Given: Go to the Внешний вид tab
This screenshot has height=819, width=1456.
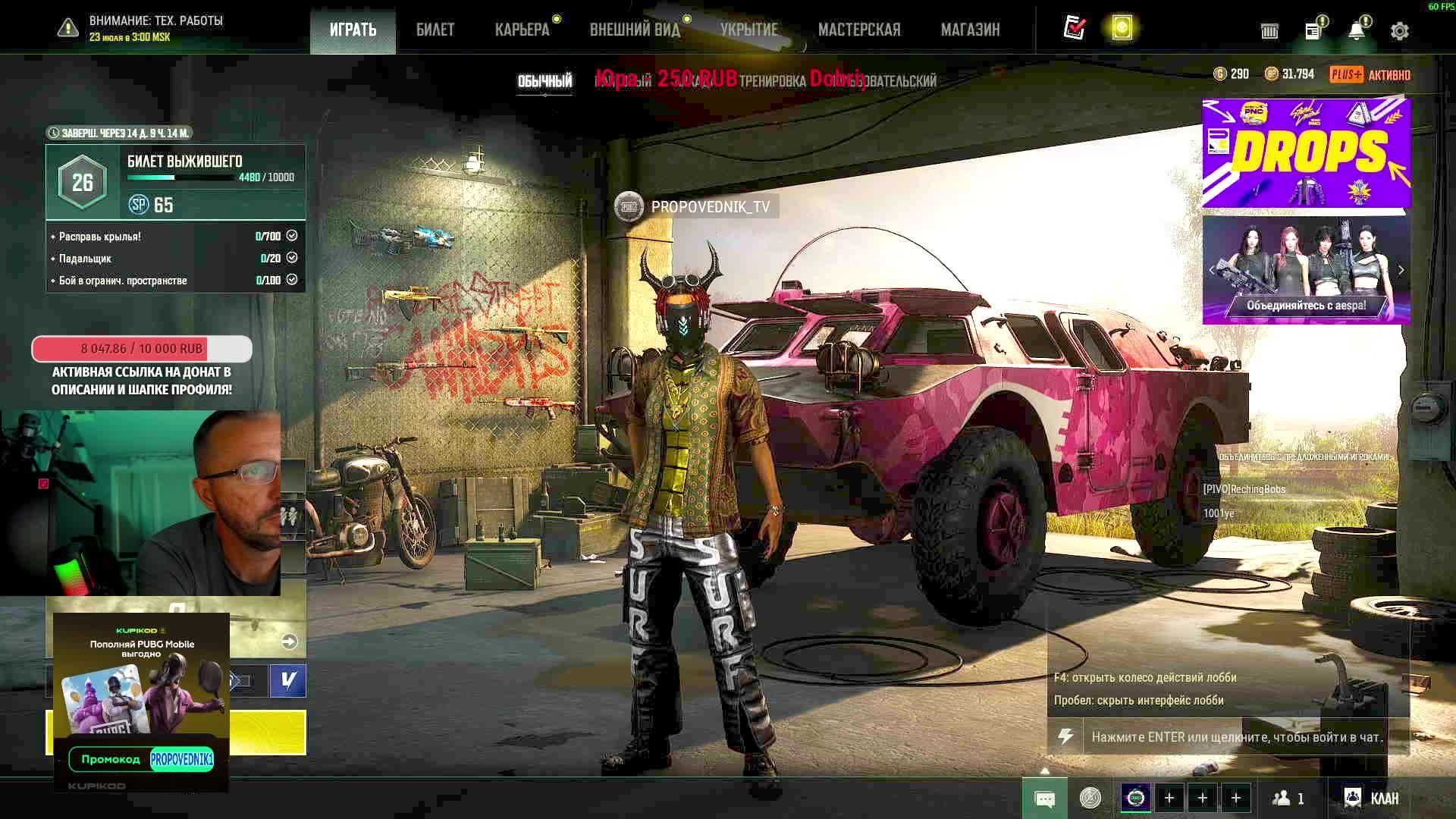Looking at the screenshot, I should tap(635, 30).
